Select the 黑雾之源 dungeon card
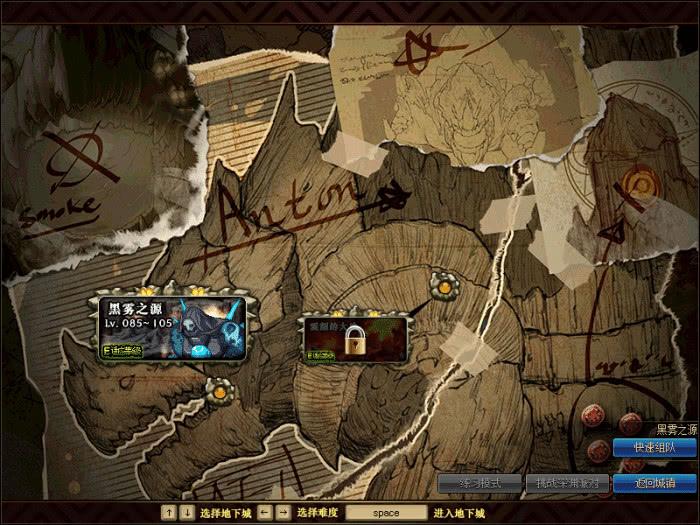 170,327
